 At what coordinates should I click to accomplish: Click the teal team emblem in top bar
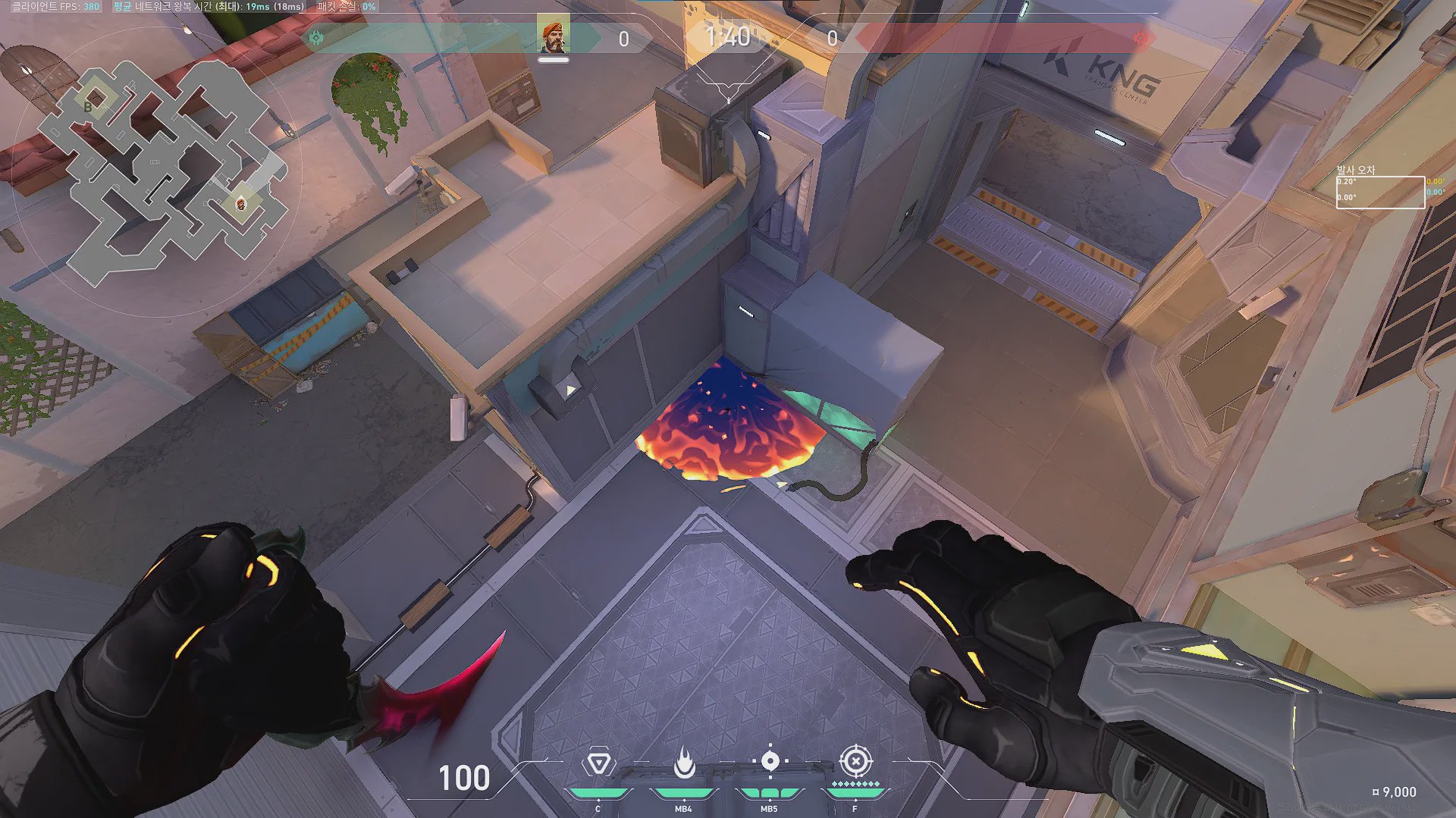point(317,38)
